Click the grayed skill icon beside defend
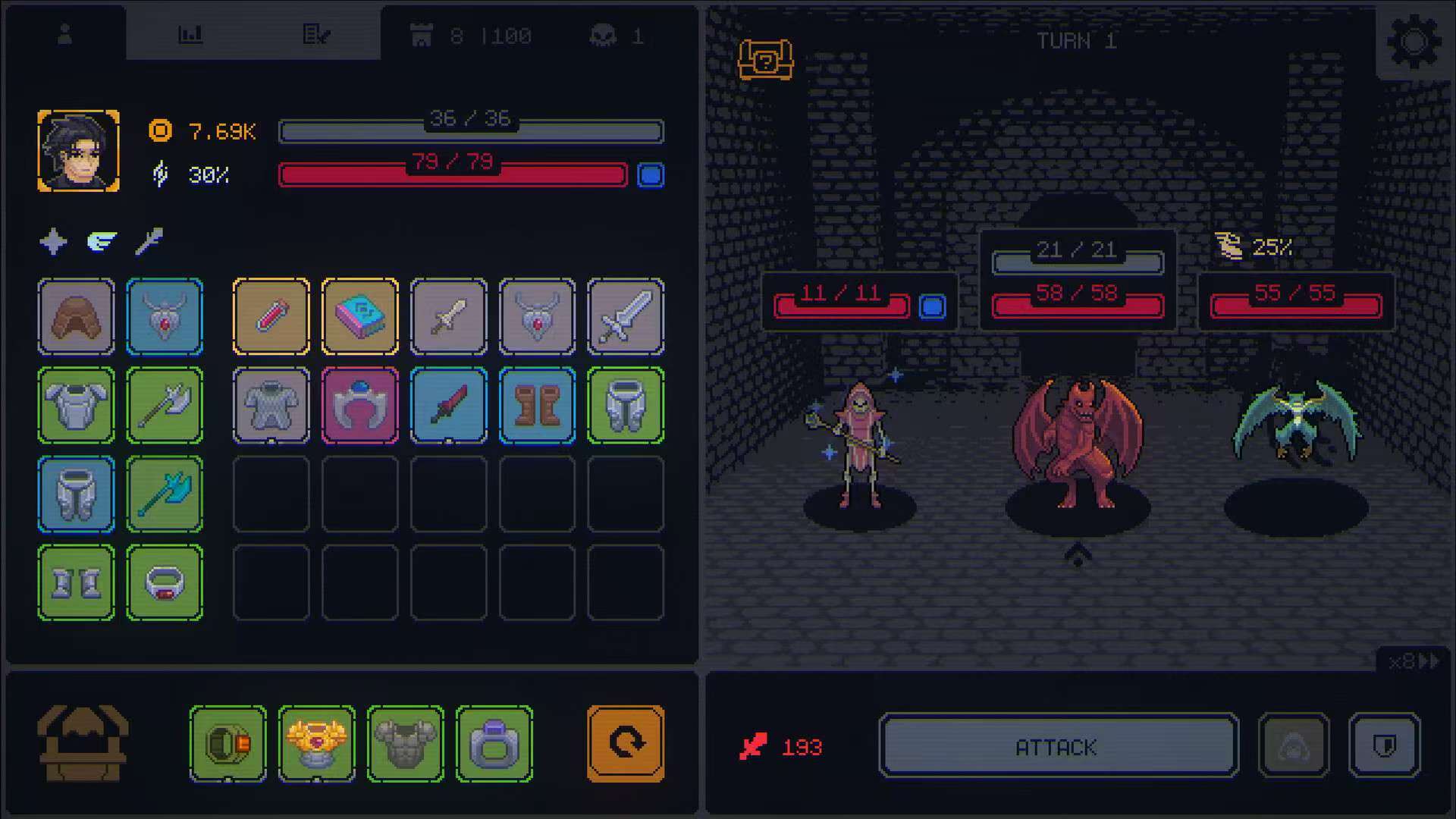1456x819 pixels. click(1295, 745)
